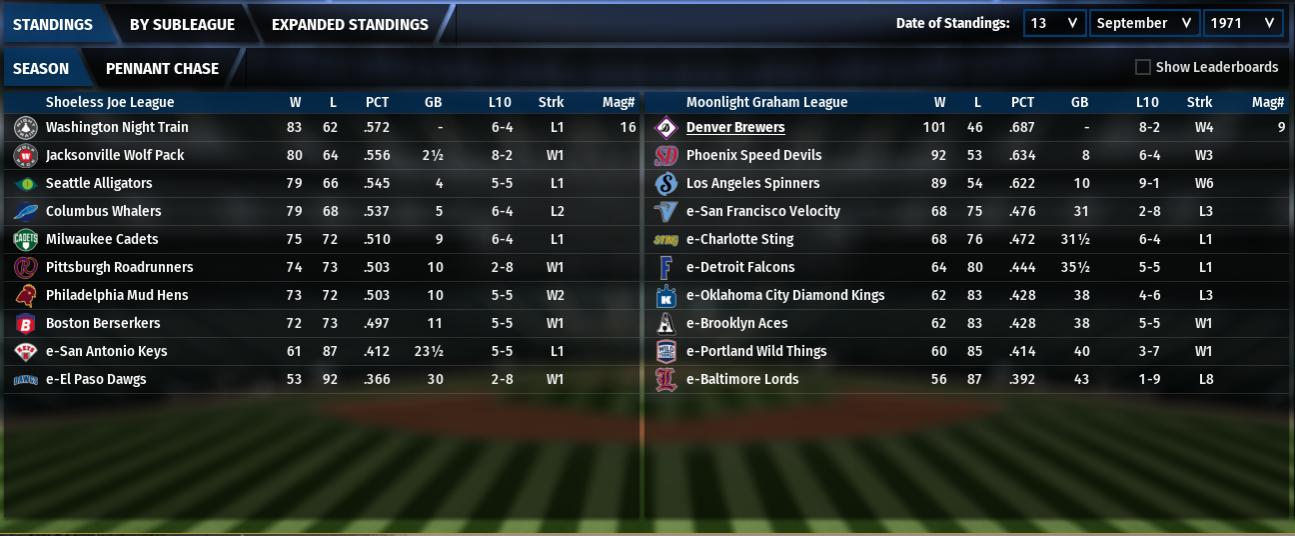Screen dimensions: 1295x536
Task: Select Washington Night Train in standings
Action: pyautogui.click(x=117, y=127)
